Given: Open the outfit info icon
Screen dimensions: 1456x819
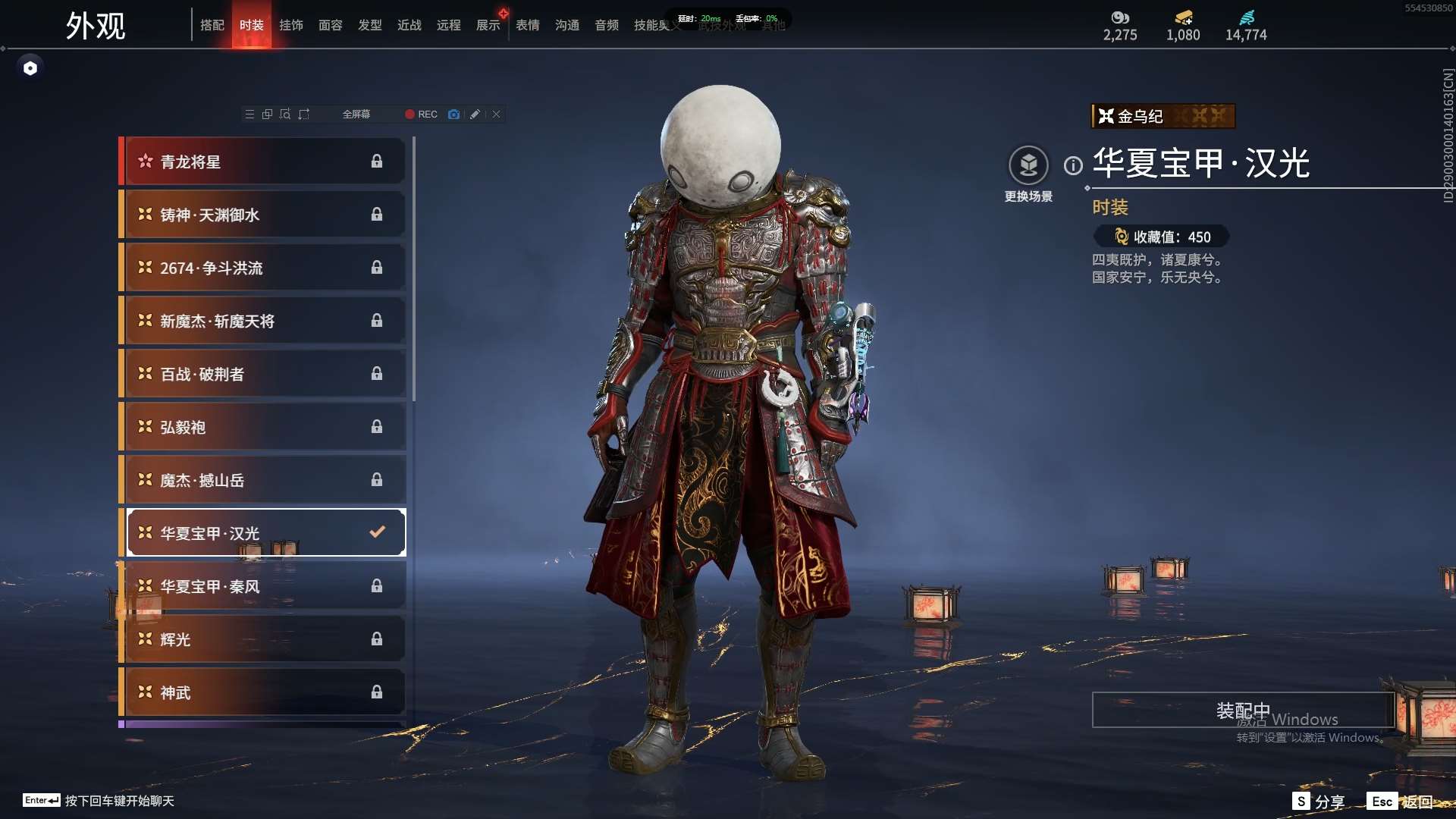Looking at the screenshot, I should [x=1073, y=165].
